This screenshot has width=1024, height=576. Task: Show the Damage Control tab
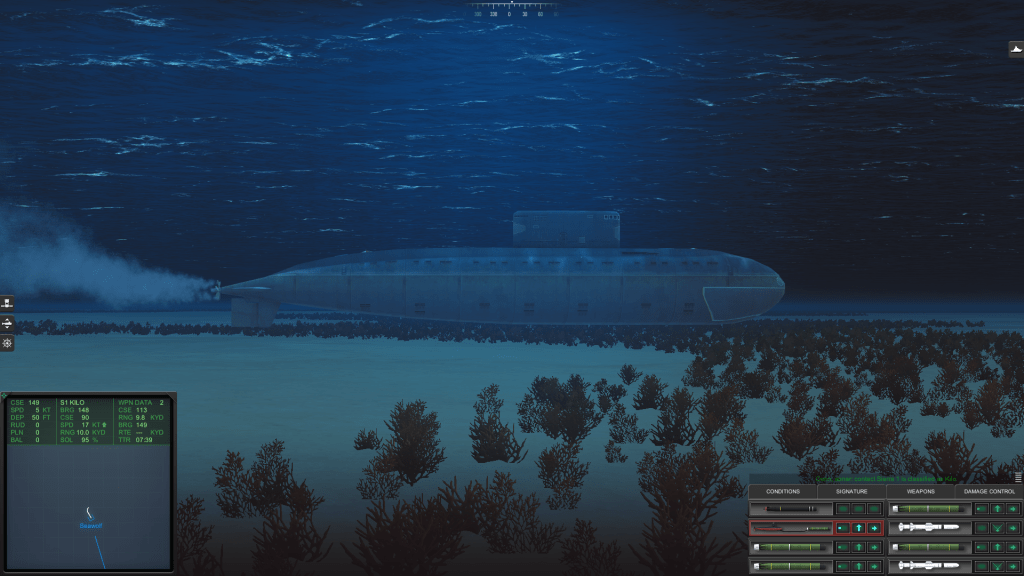[989, 491]
